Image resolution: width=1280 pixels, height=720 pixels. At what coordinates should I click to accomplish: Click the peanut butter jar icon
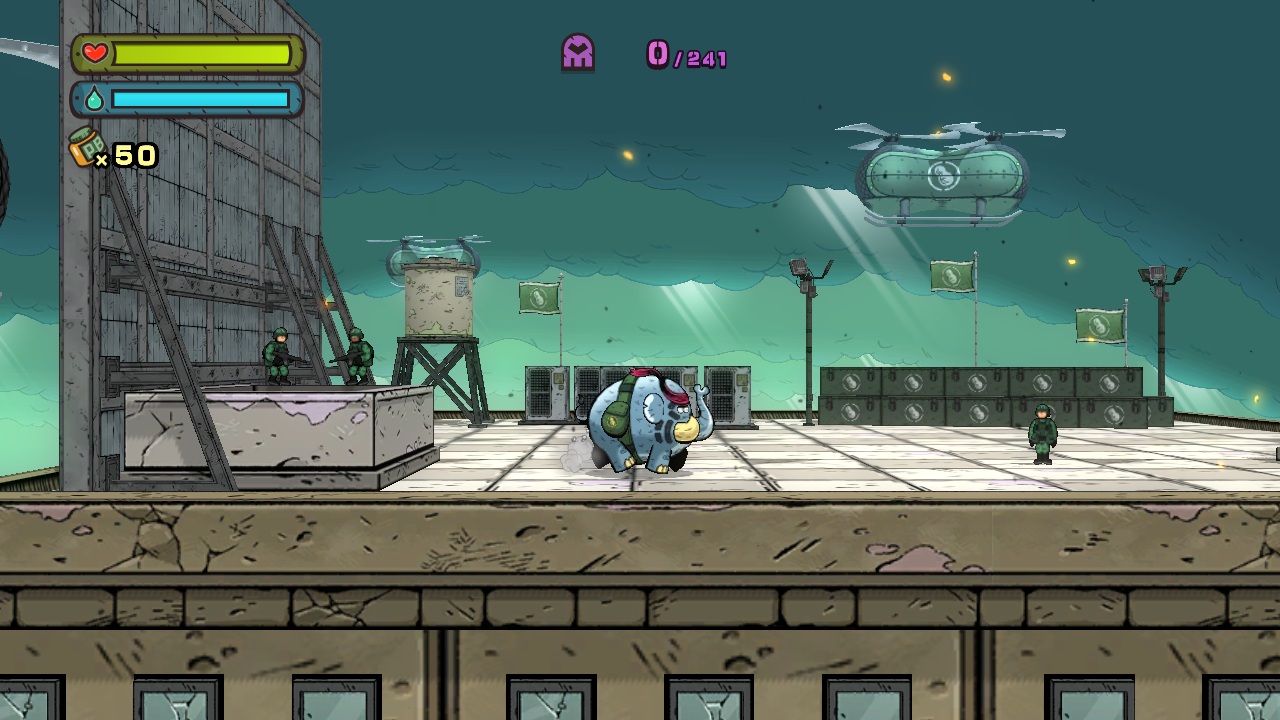pos(87,148)
